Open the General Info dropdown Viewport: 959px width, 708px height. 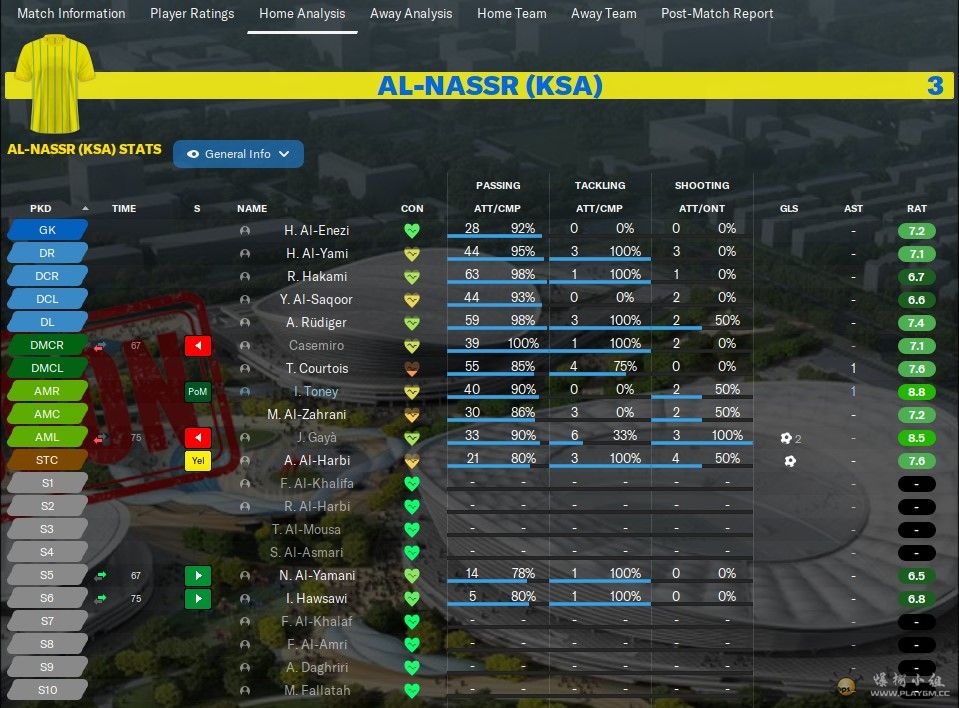[x=238, y=154]
